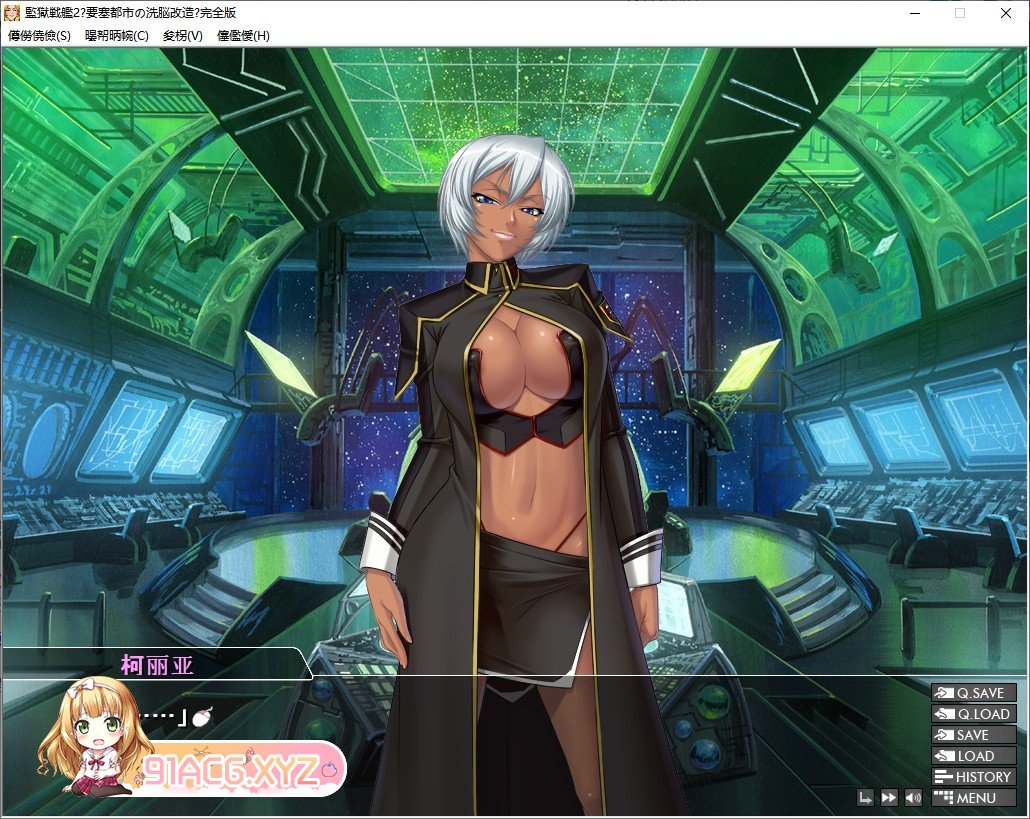Click the Q.SAVE quick save button

coord(973,693)
